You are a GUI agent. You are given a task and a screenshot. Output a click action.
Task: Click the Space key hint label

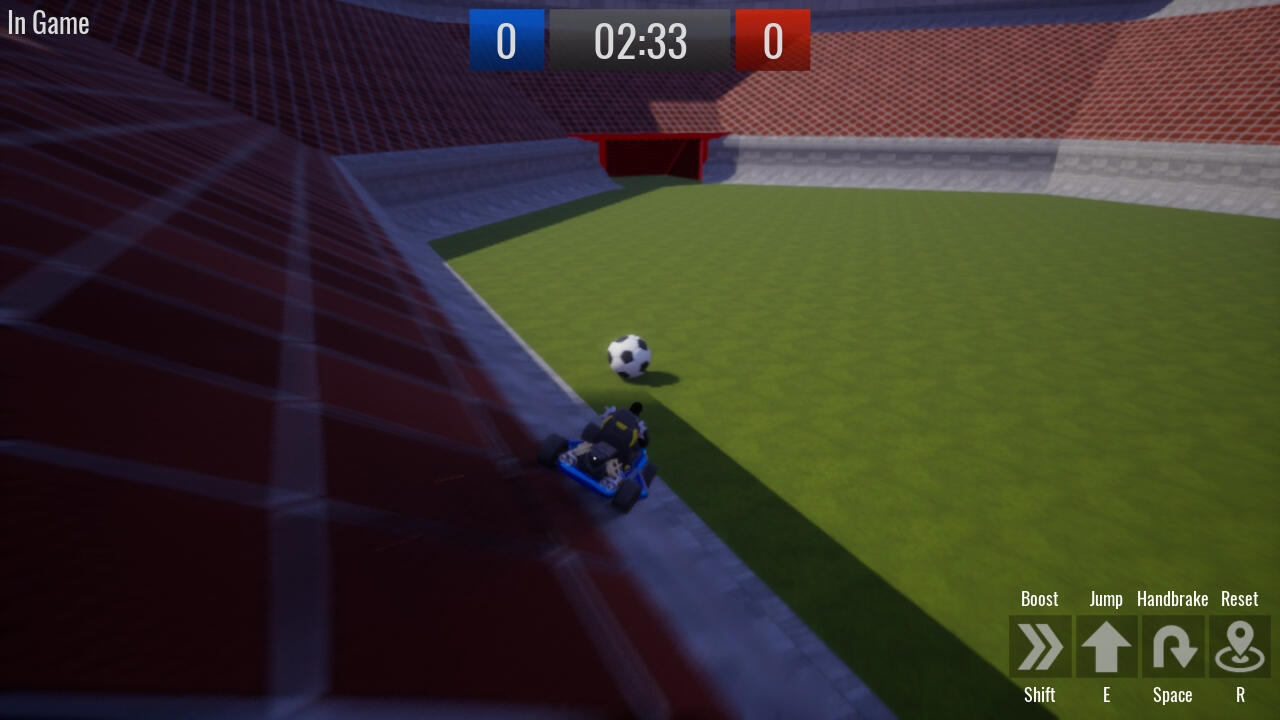coord(1173,694)
